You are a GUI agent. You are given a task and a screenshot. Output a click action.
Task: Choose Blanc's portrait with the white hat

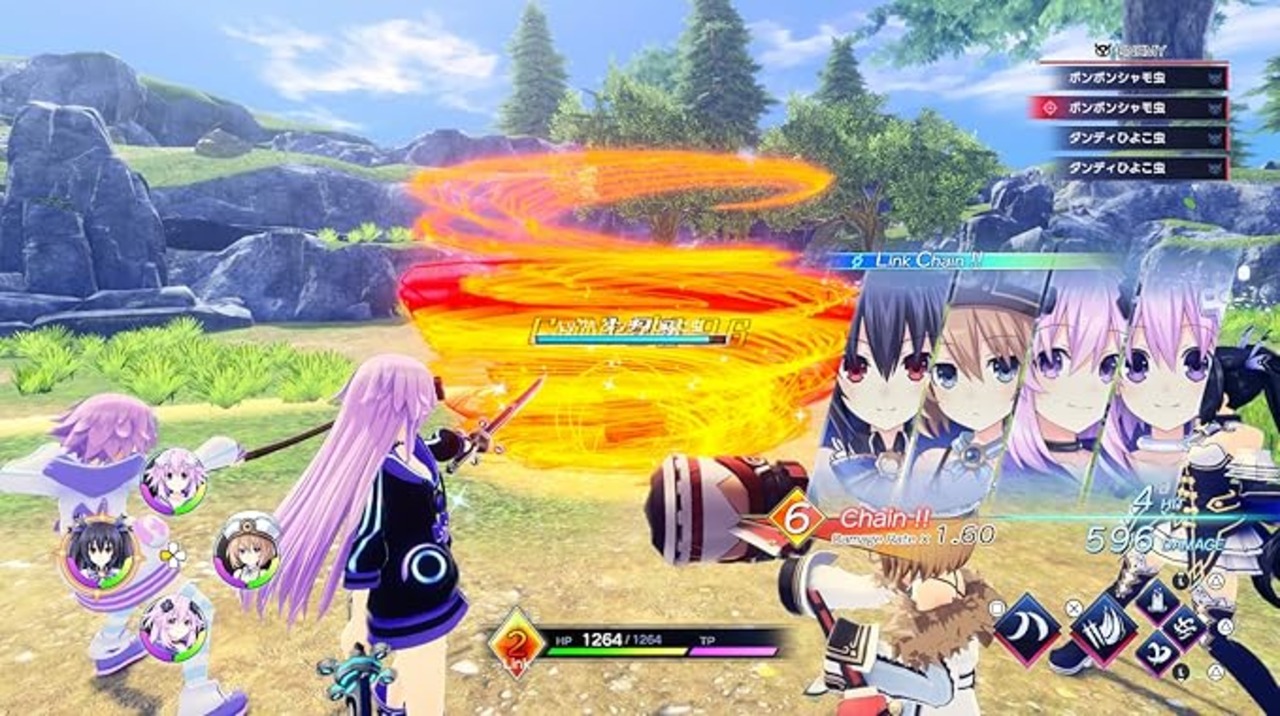click(x=246, y=550)
